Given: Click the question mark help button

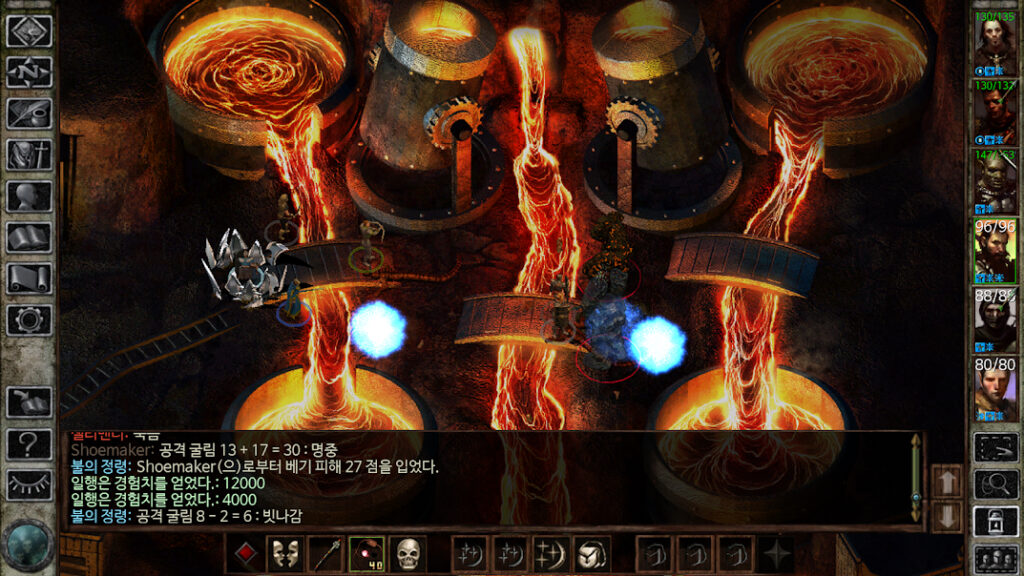Looking at the screenshot, I should [x=29, y=443].
